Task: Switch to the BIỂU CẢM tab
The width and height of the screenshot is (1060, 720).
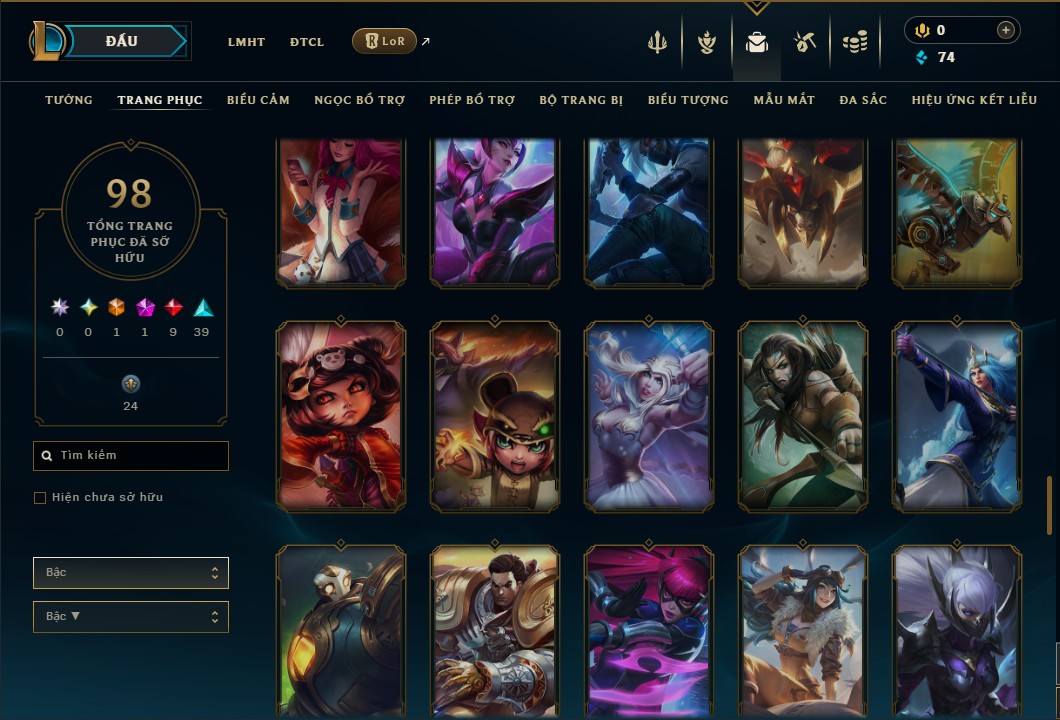Action: click(x=258, y=100)
